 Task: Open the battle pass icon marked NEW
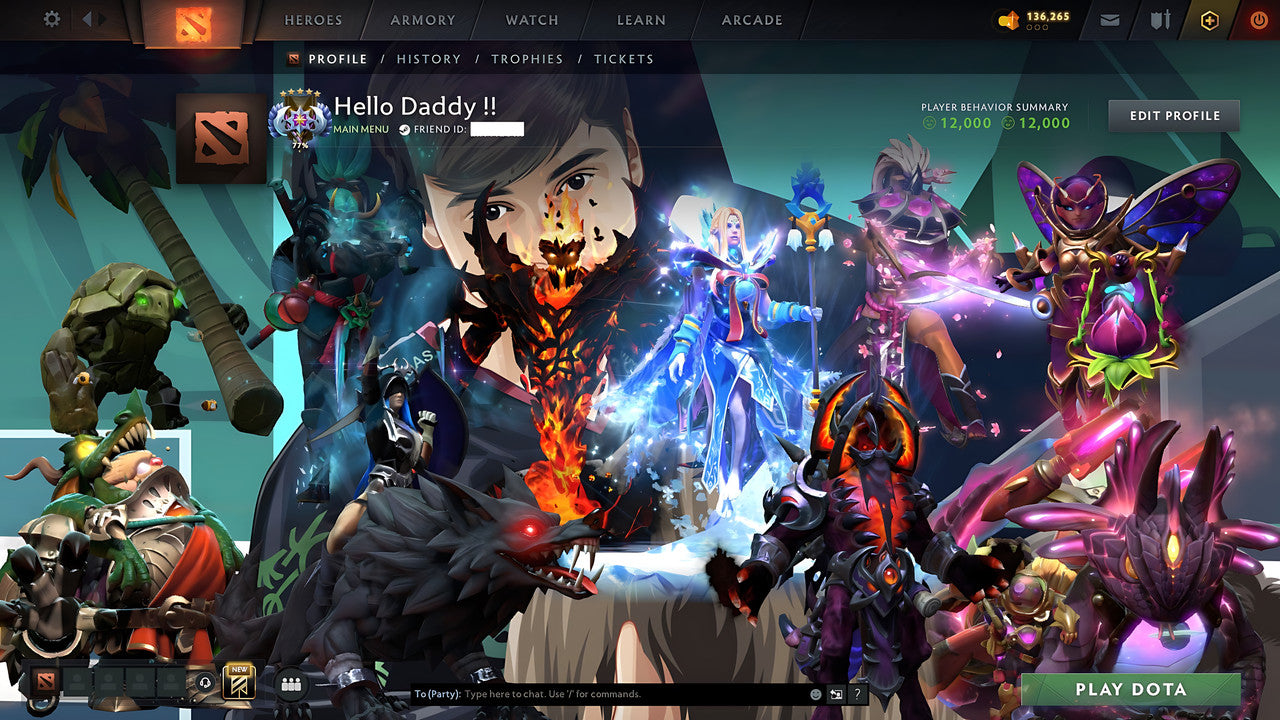click(238, 682)
